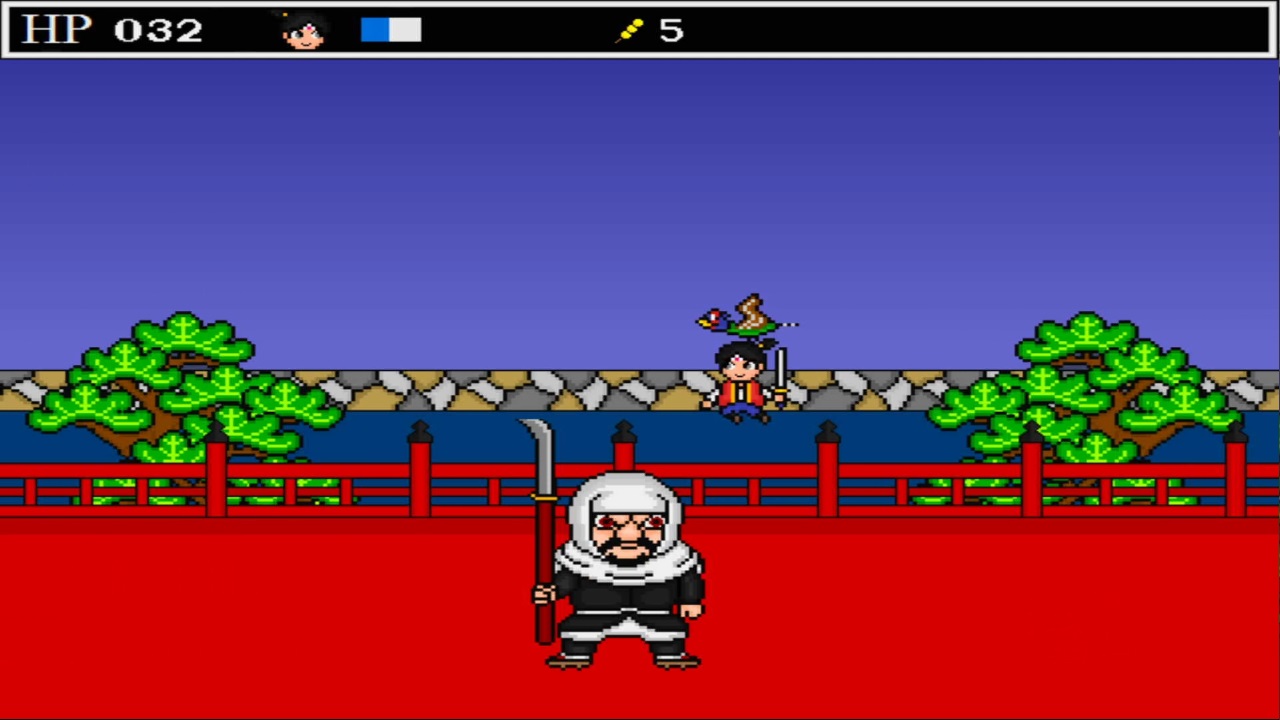The image size is (1280, 720).
Task: Select the hero swinging his sword
Action: tap(740, 378)
